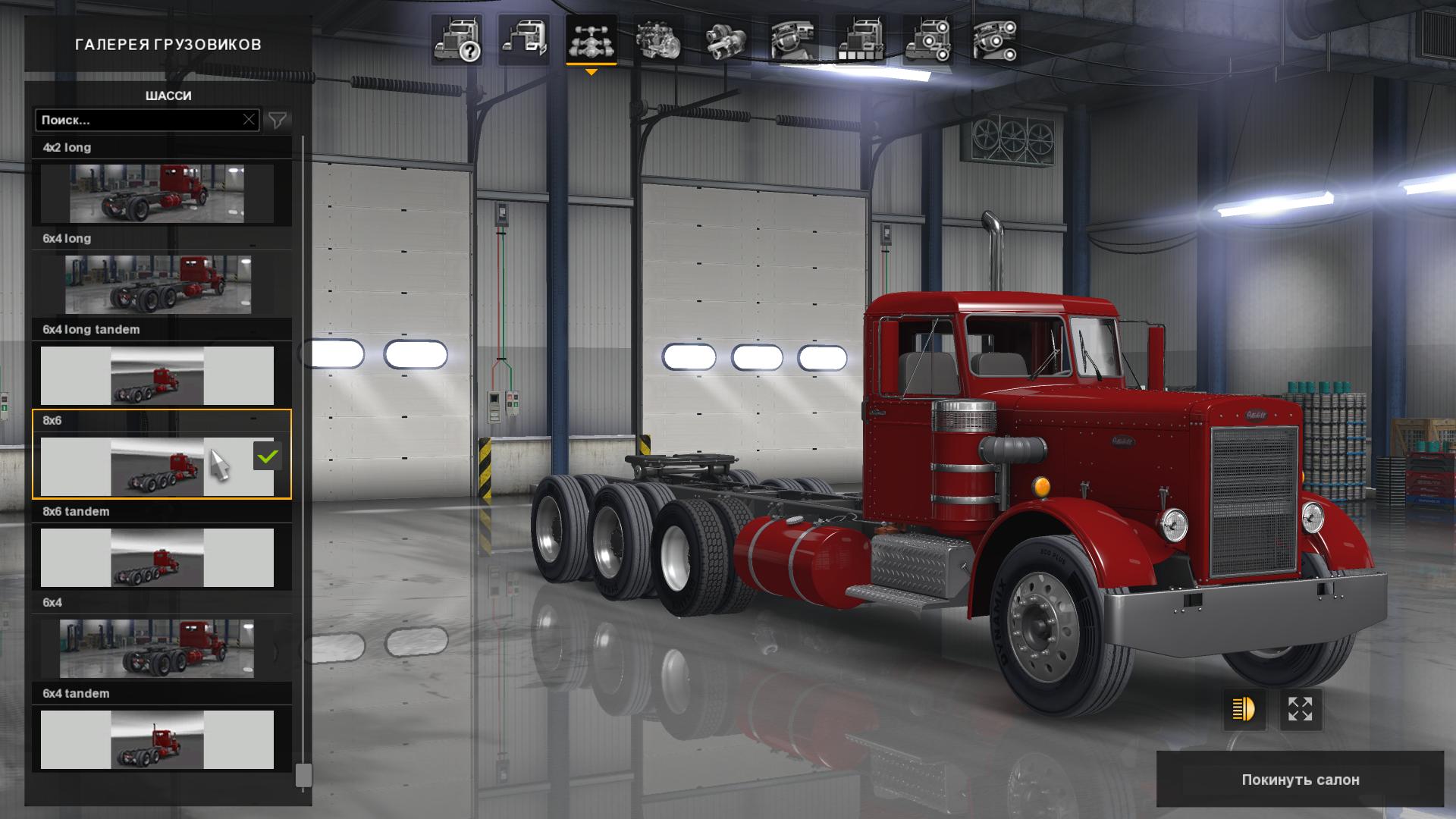Viewport: 1456px width, 819px height.
Task: Switch to the cabin selection tab
Action: pos(524,40)
